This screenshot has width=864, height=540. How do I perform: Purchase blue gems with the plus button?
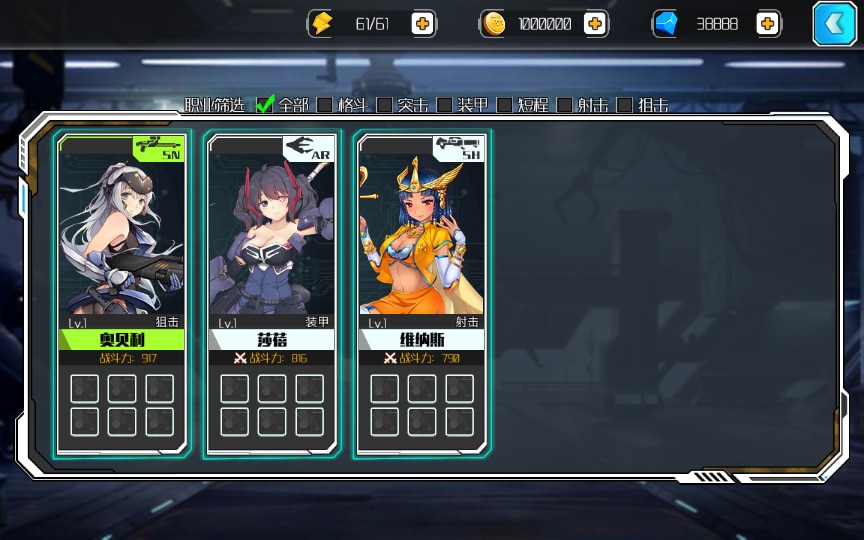768,24
